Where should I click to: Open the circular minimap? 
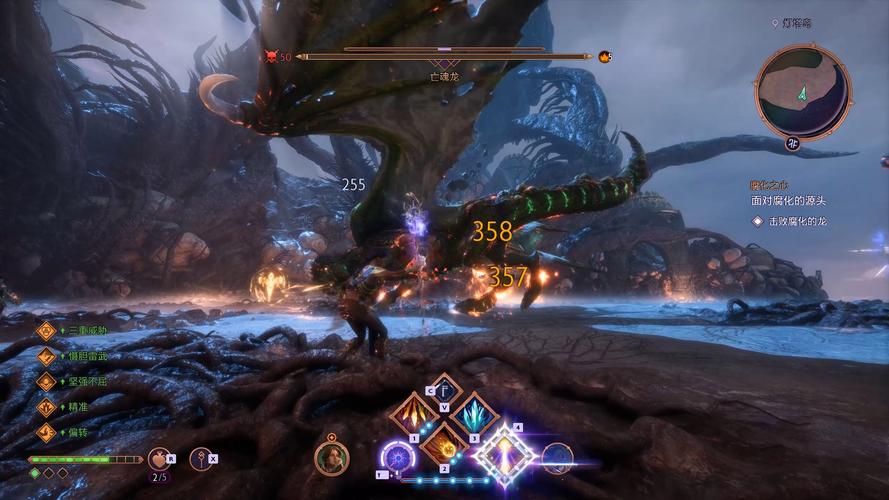[x=802, y=92]
